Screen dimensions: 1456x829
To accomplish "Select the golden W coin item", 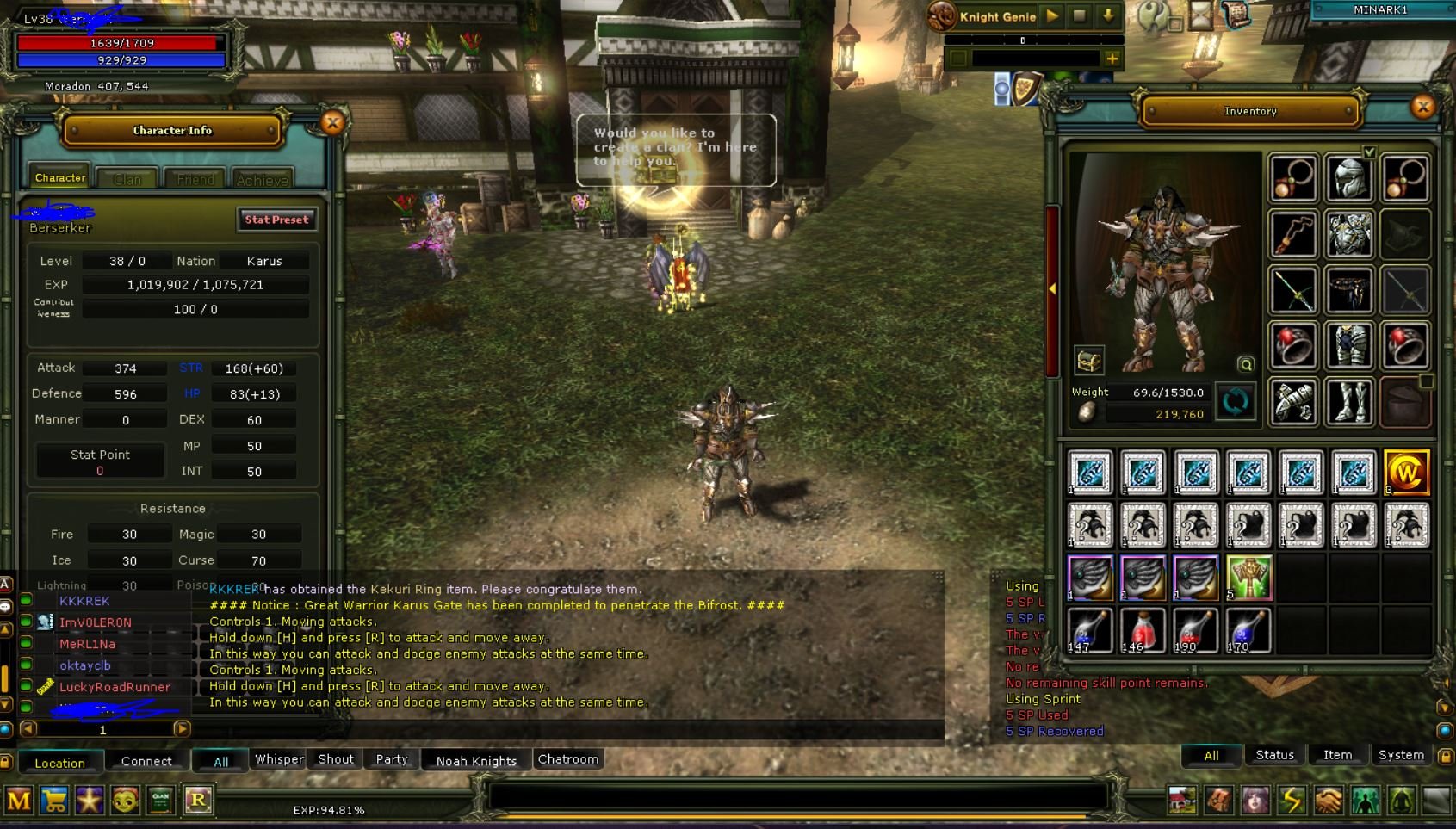I will (x=1406, y=473).
